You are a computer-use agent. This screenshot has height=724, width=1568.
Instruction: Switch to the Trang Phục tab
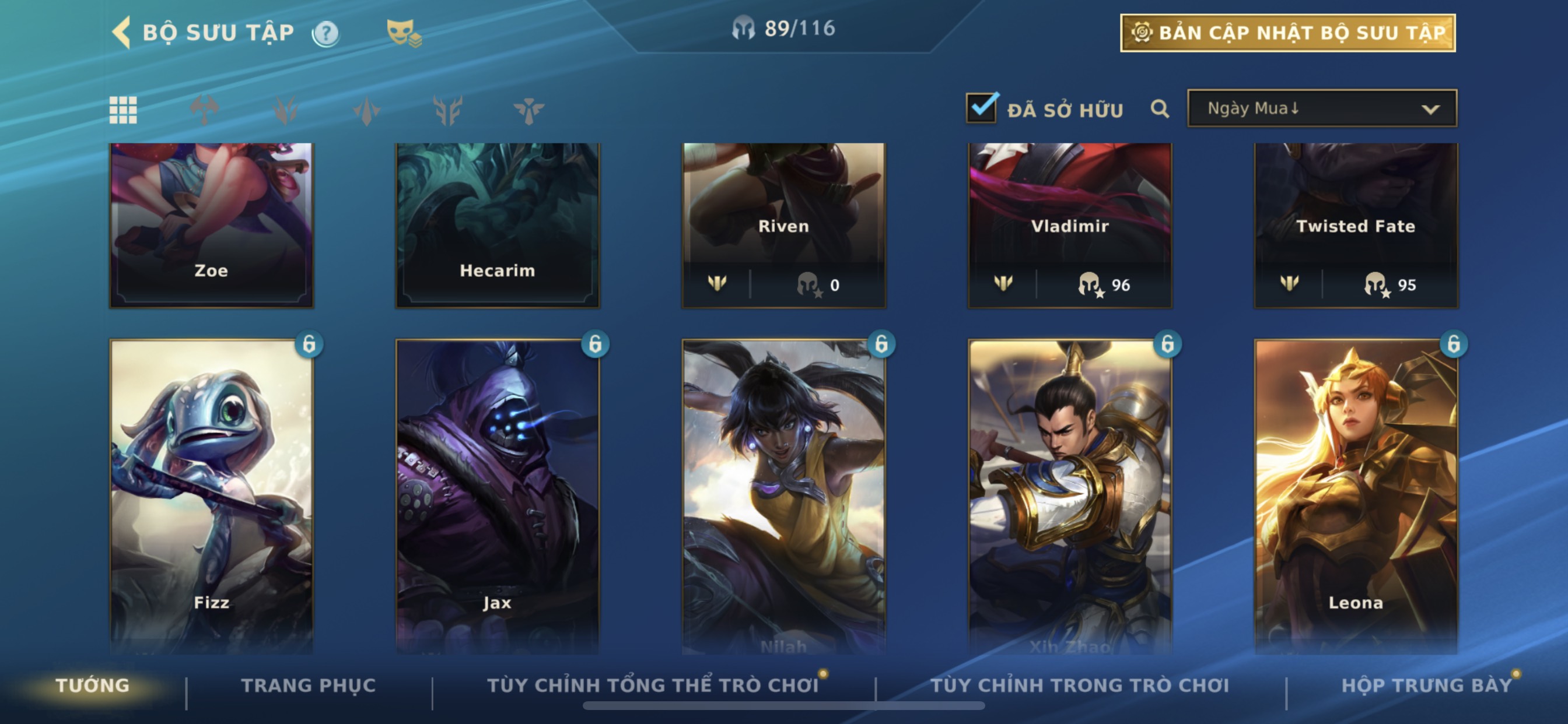coord(308,686)
